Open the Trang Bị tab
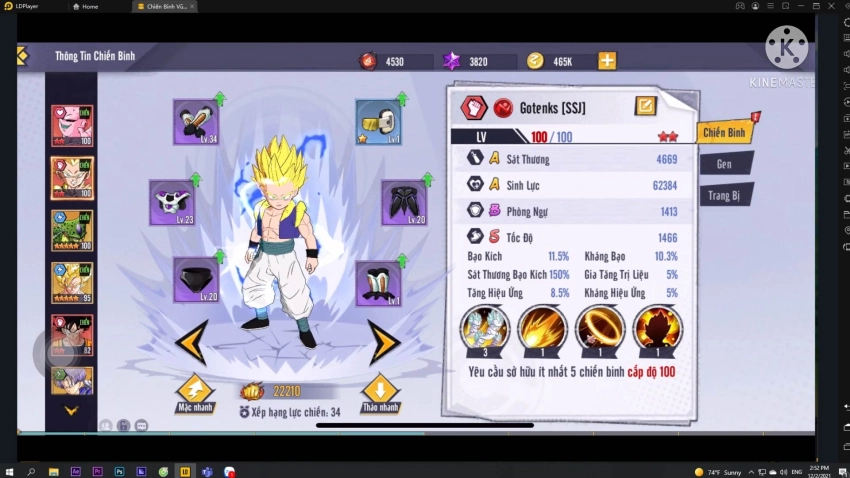 click(725, 195)
